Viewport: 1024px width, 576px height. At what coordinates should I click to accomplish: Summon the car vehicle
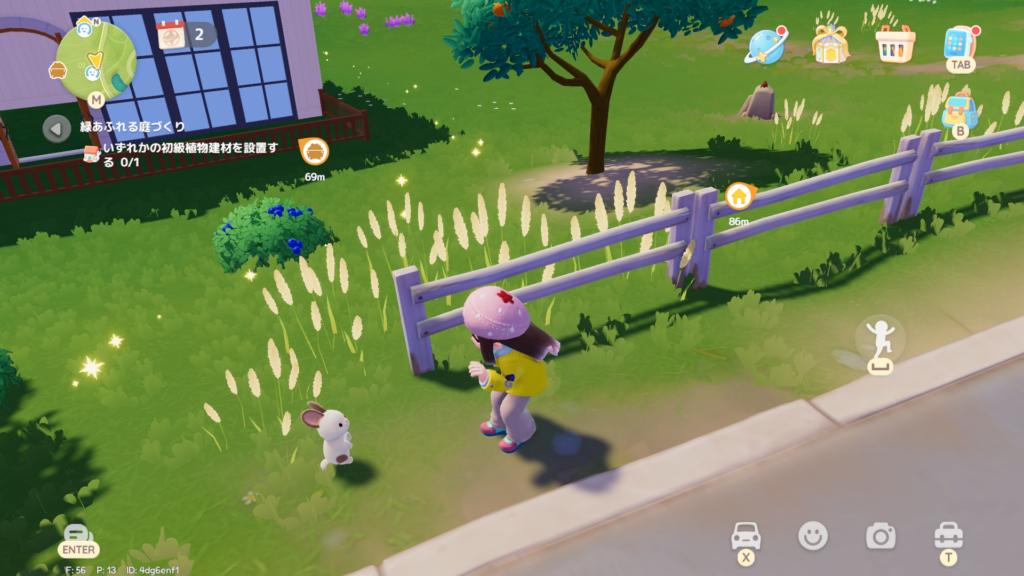[x=746, y=536]
